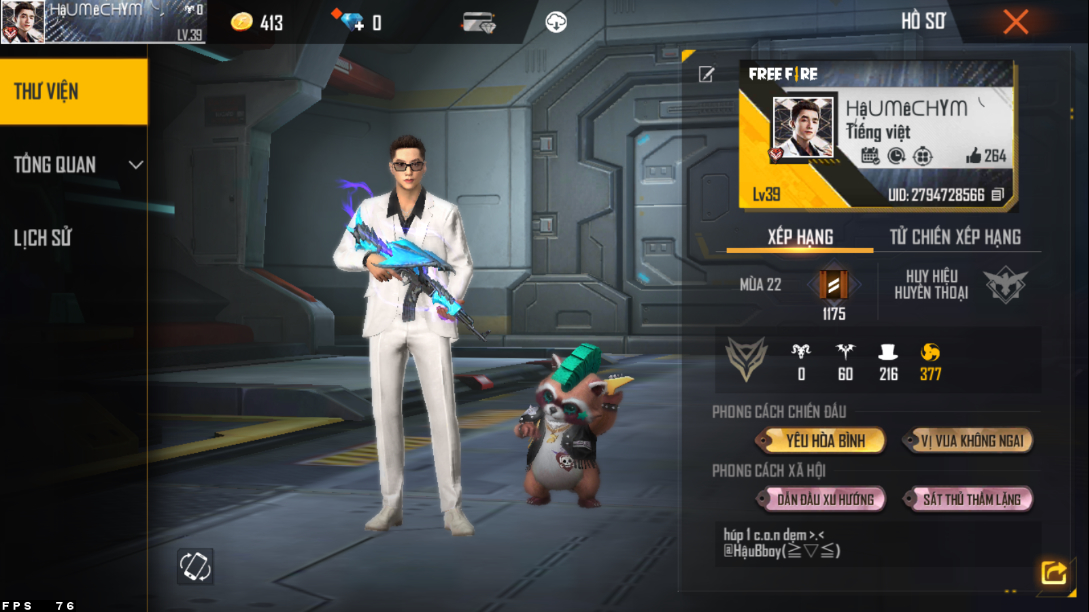Close the profile screen with the orange X
The image size is (1089, 612).
[1015, 22]
